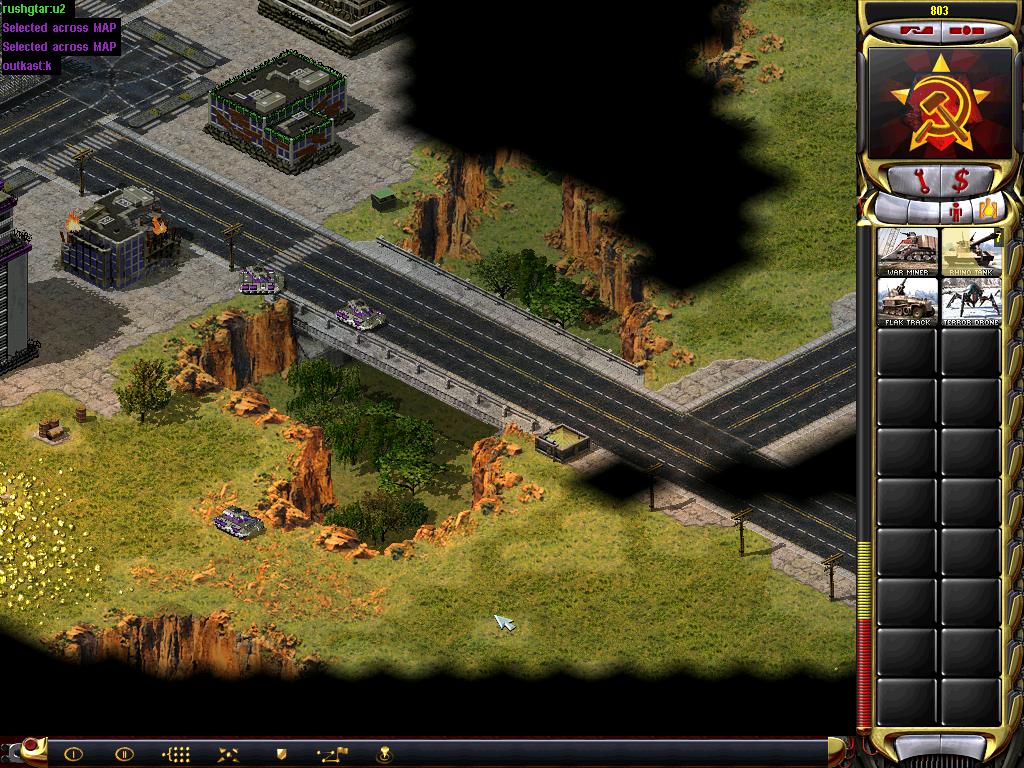Viewport: 1024px width, 768px height.
Task: Build a Rhino Tank from the sidebar
Action: pos(970,251)
